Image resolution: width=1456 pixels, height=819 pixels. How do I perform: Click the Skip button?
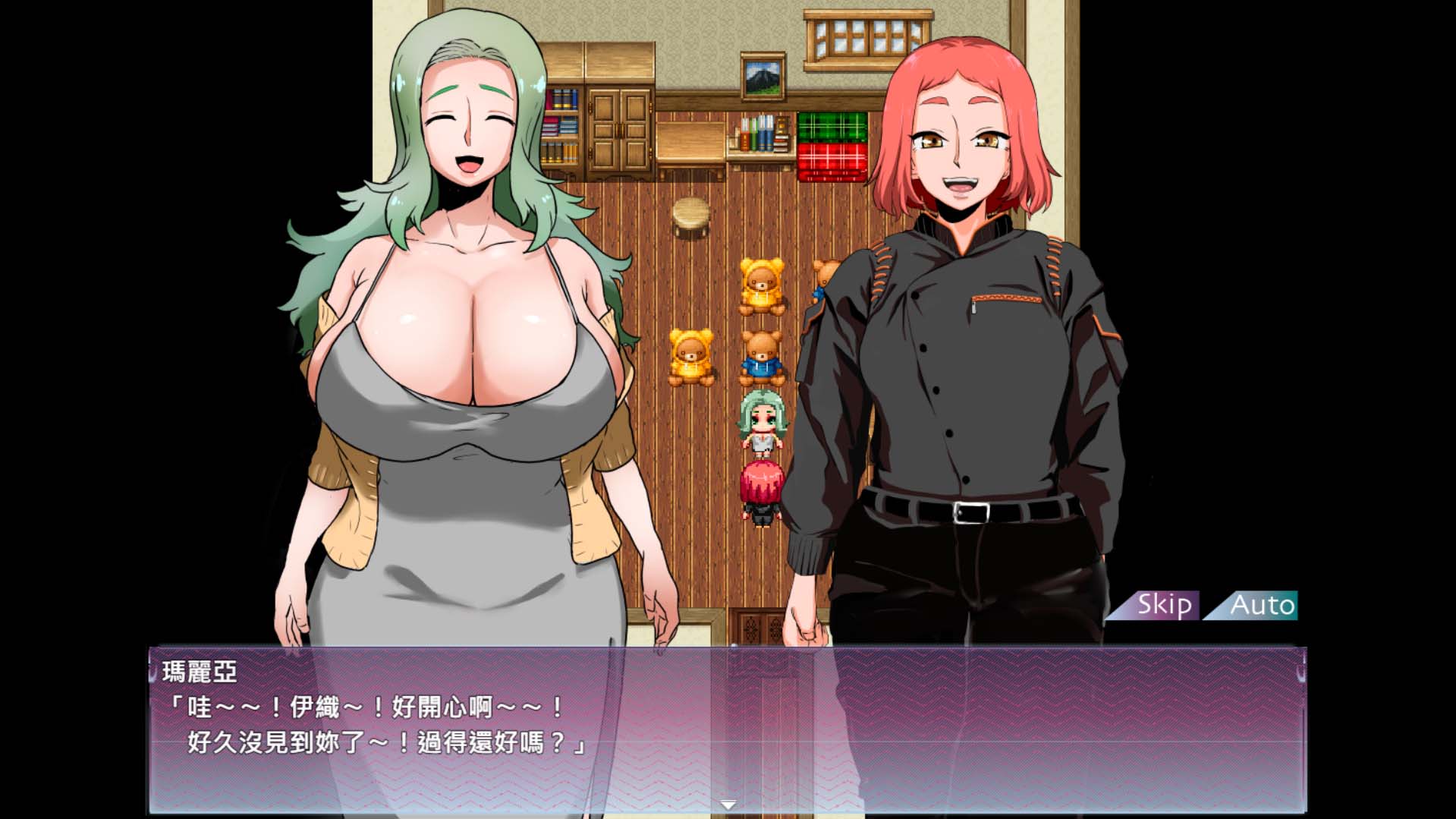click(1165, 606)
